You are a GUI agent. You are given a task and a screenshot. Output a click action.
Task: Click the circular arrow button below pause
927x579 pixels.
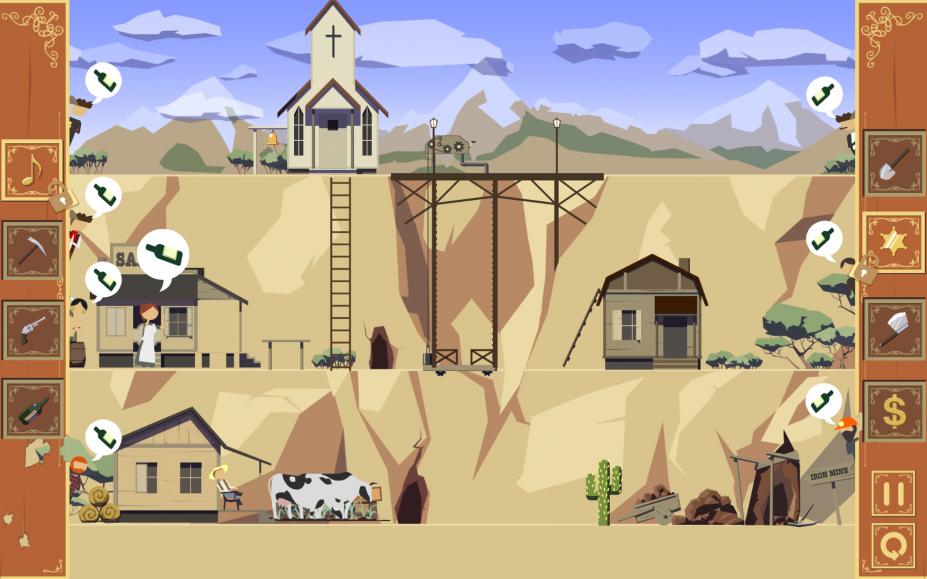tap(893, 546)
